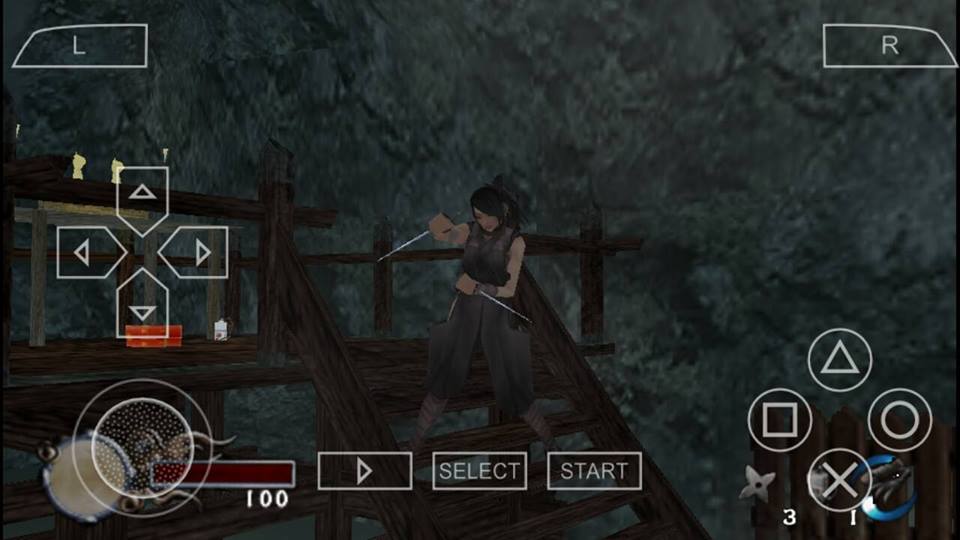Tap the D-pad right arrow

pyautogui.click(x=198, y=252)
